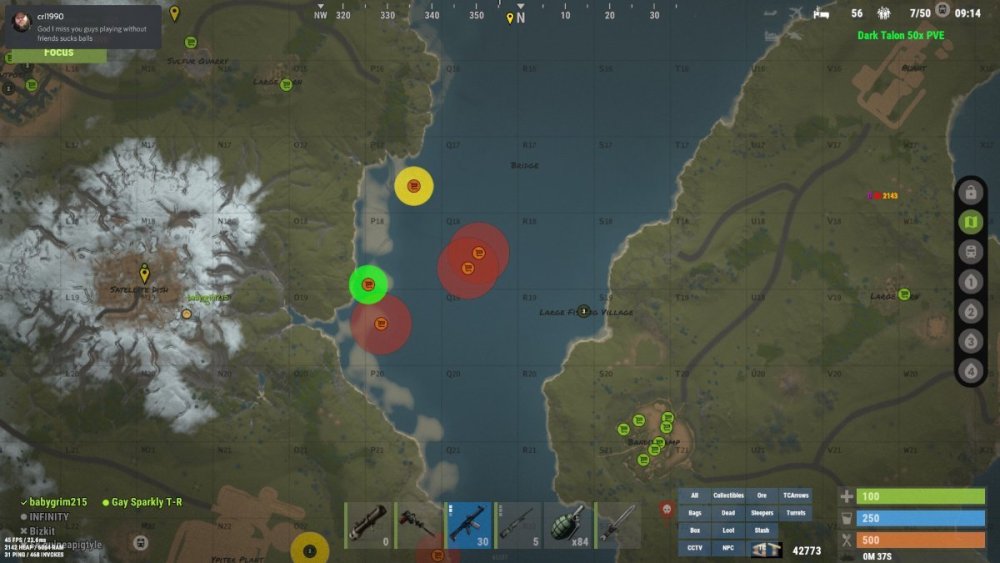Toggle the Ore filter button

coord(762,496)
